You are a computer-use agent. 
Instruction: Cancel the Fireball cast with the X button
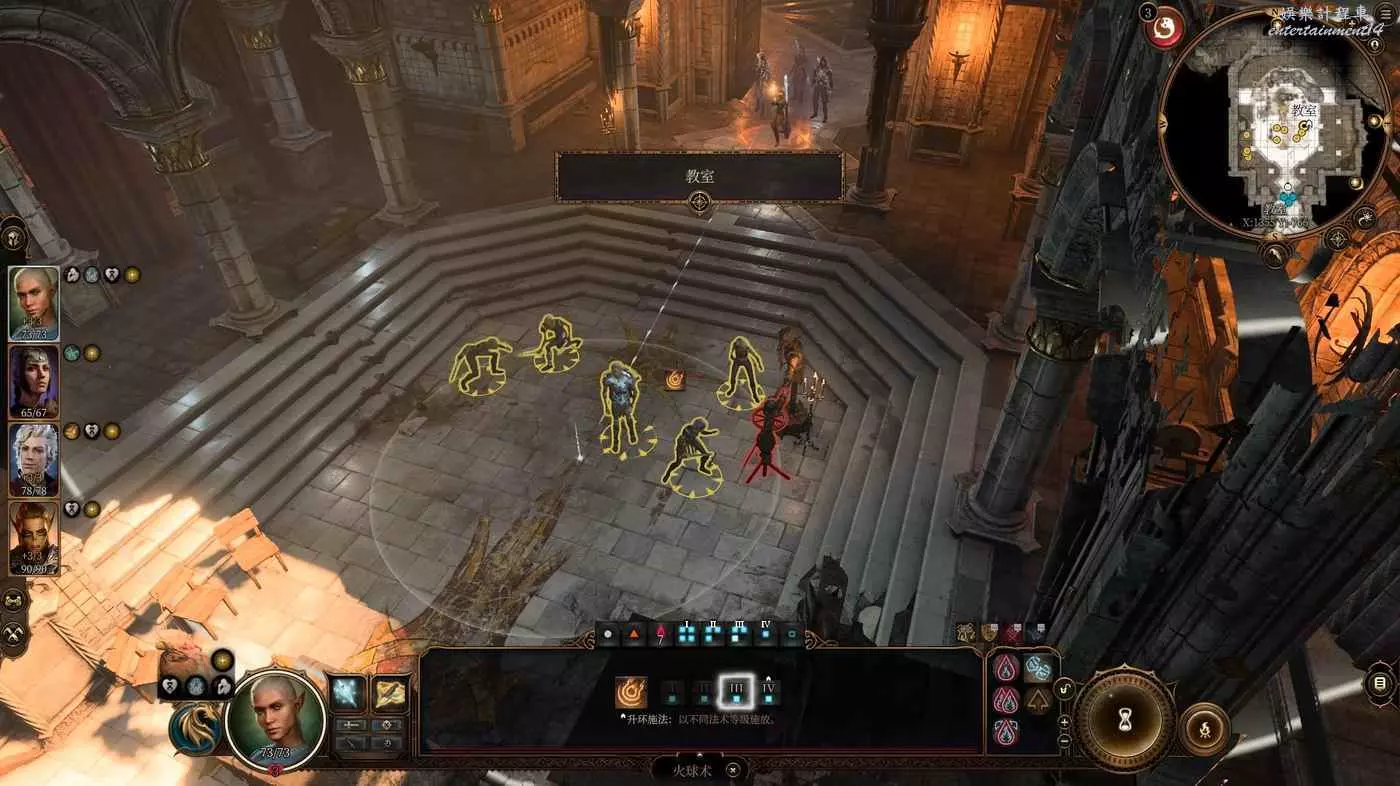[734, 770]
